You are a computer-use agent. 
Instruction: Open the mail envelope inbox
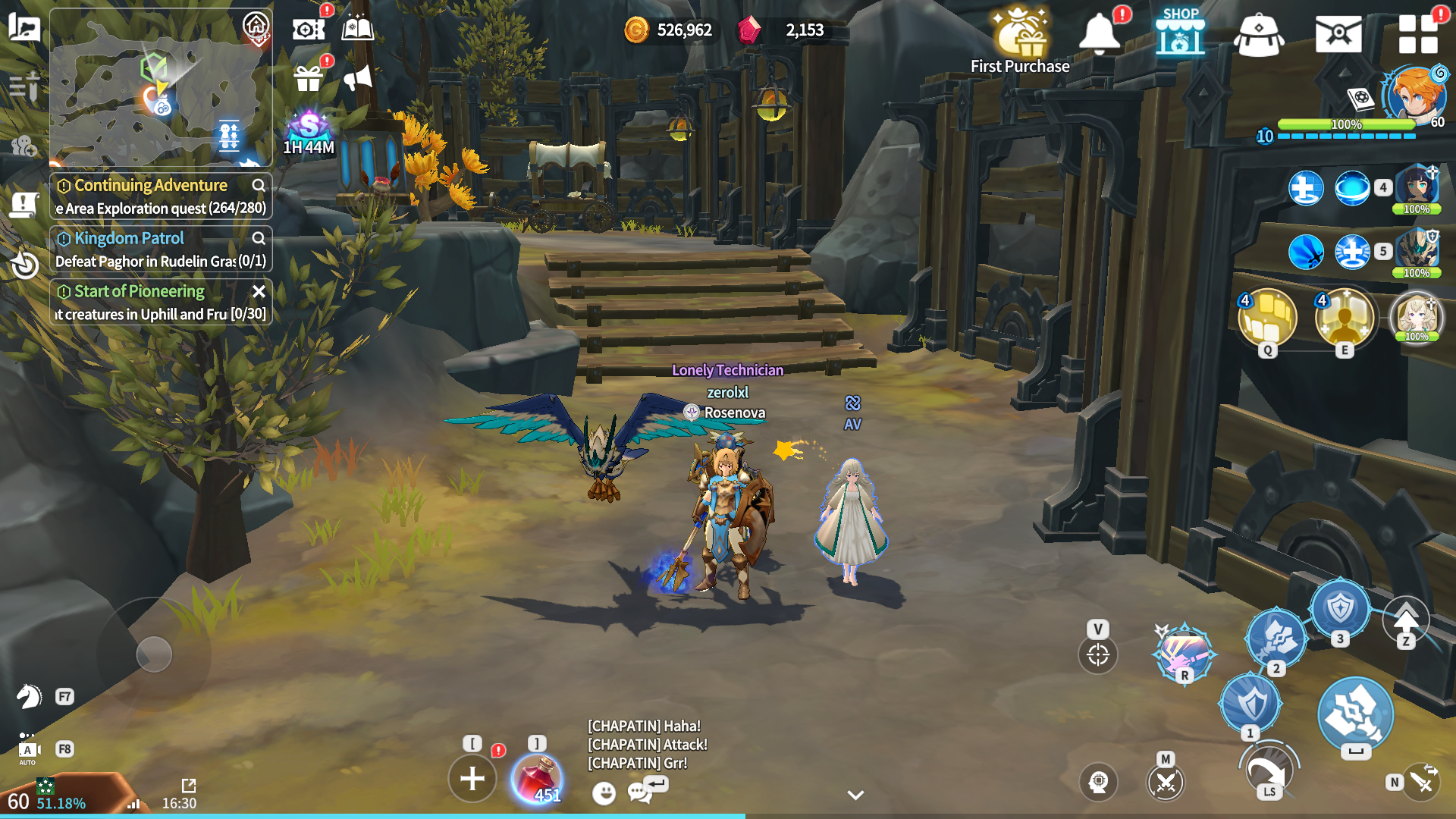click(1338, 34)
